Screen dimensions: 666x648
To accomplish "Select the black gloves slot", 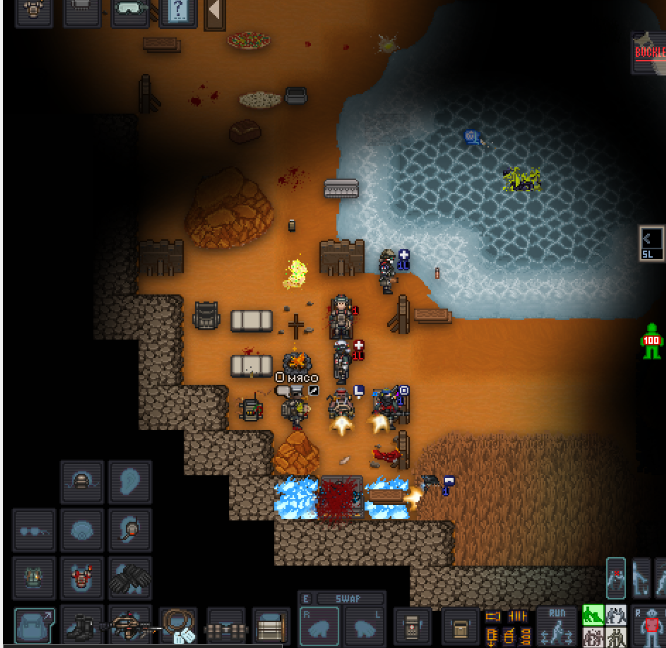I will [130, 578].
